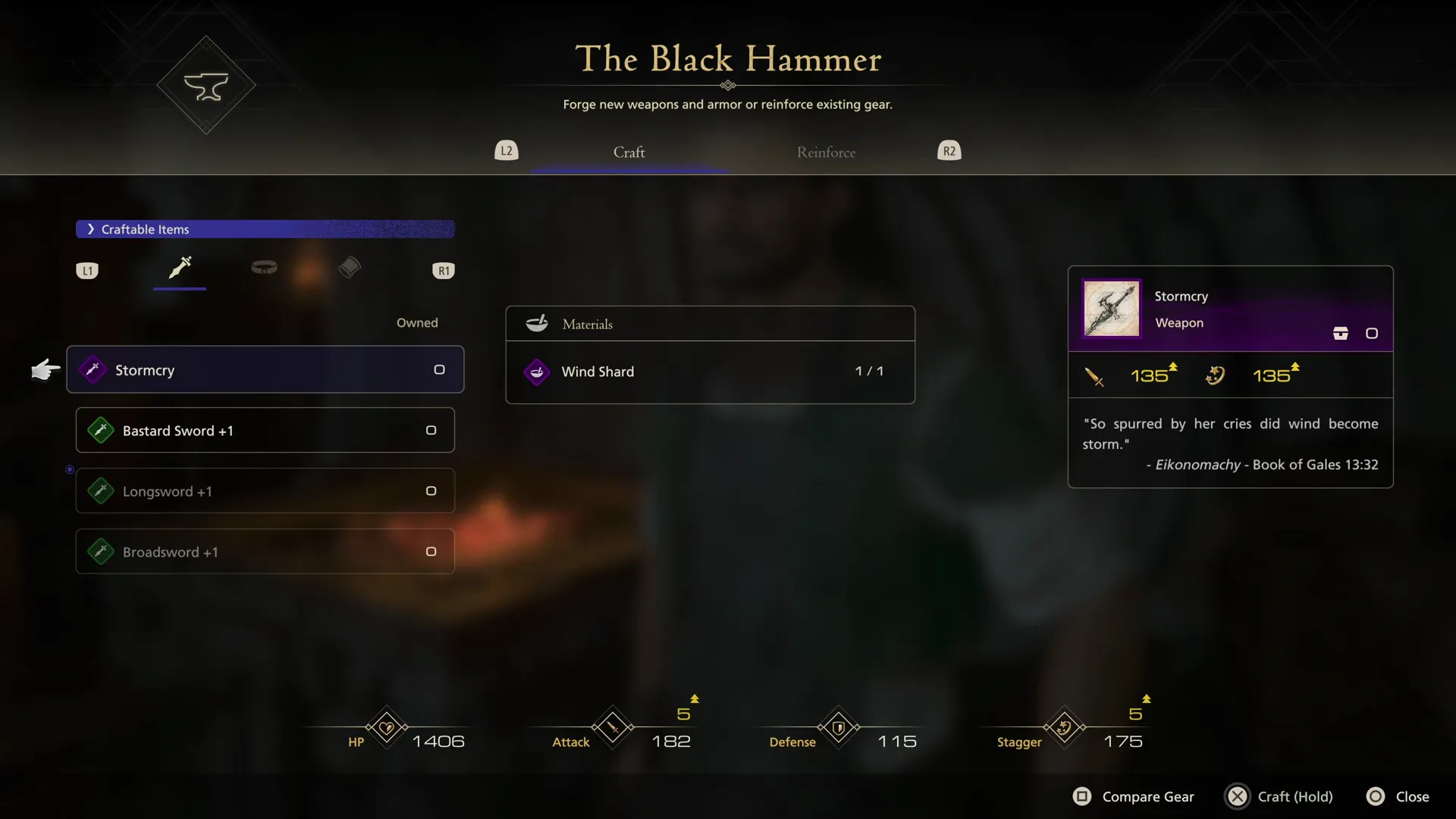Click the Materials bowl icon

[x=537, y=323]
